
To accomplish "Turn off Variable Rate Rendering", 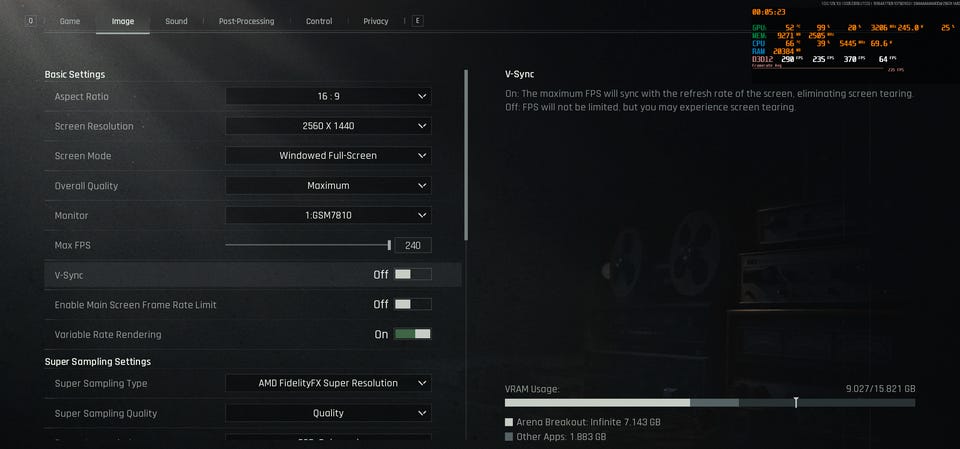I will click(x=413, y=334).
